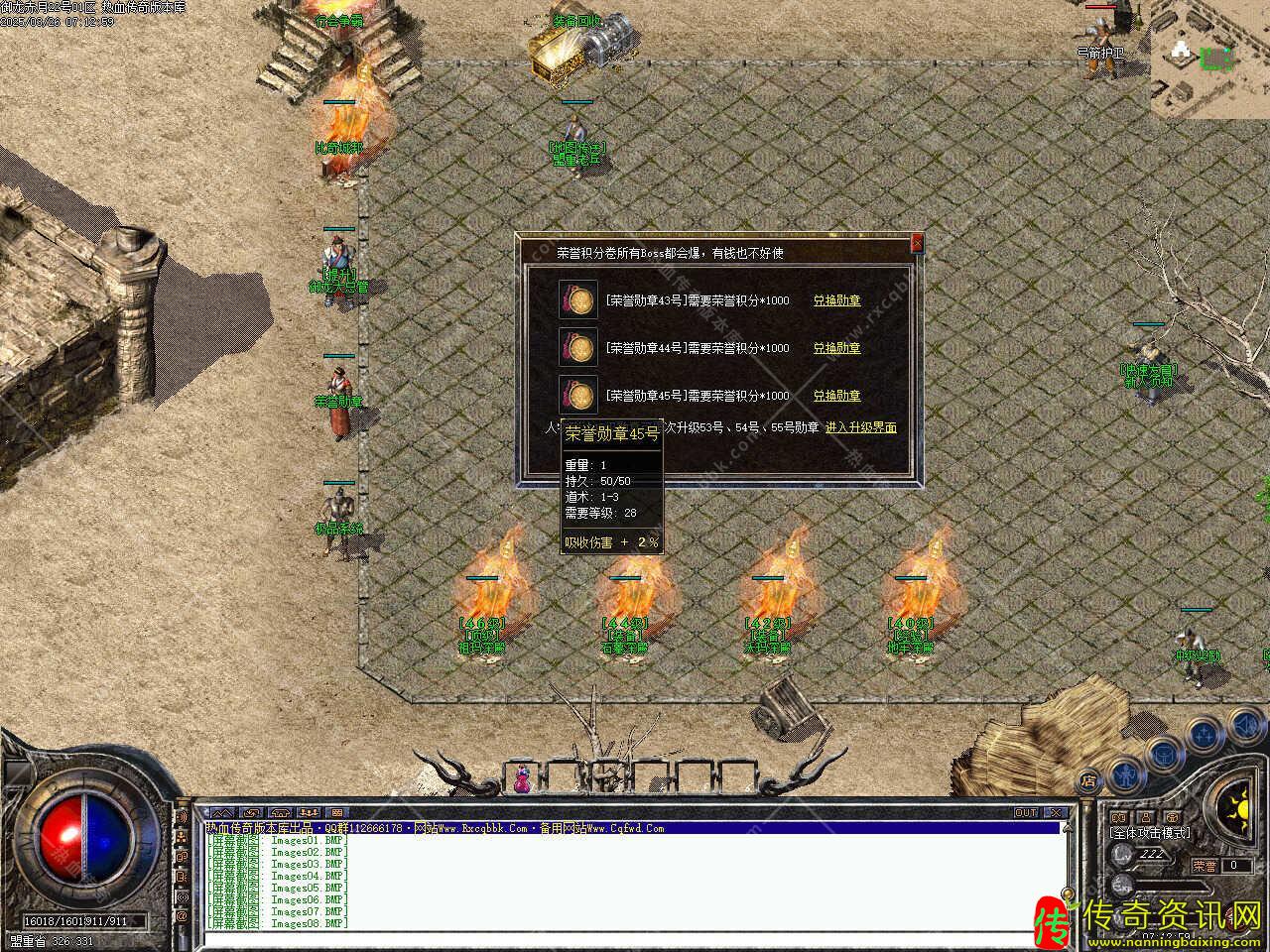Use the pink potion in the belt slot
Screen dimensions: 1270x952
point(521,778)
